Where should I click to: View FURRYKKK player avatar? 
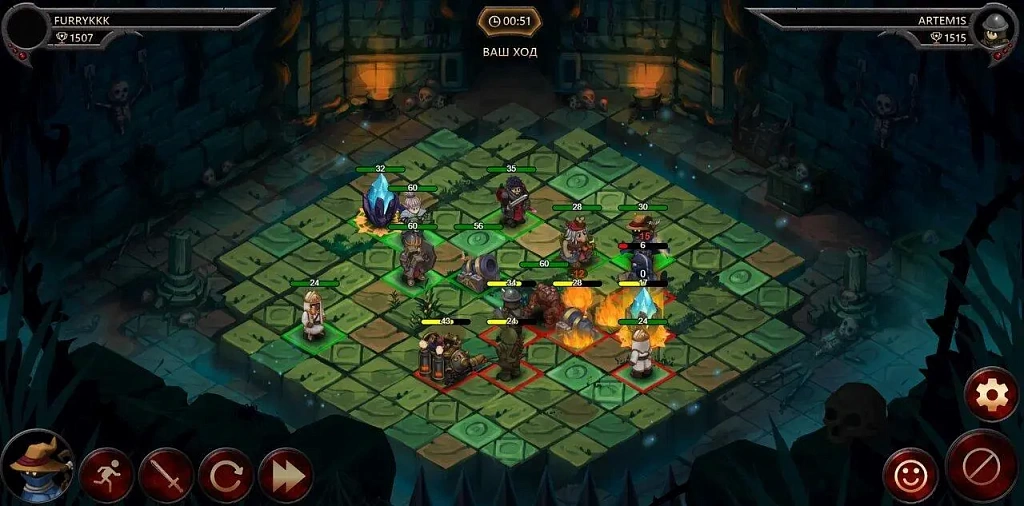[27, 28]
